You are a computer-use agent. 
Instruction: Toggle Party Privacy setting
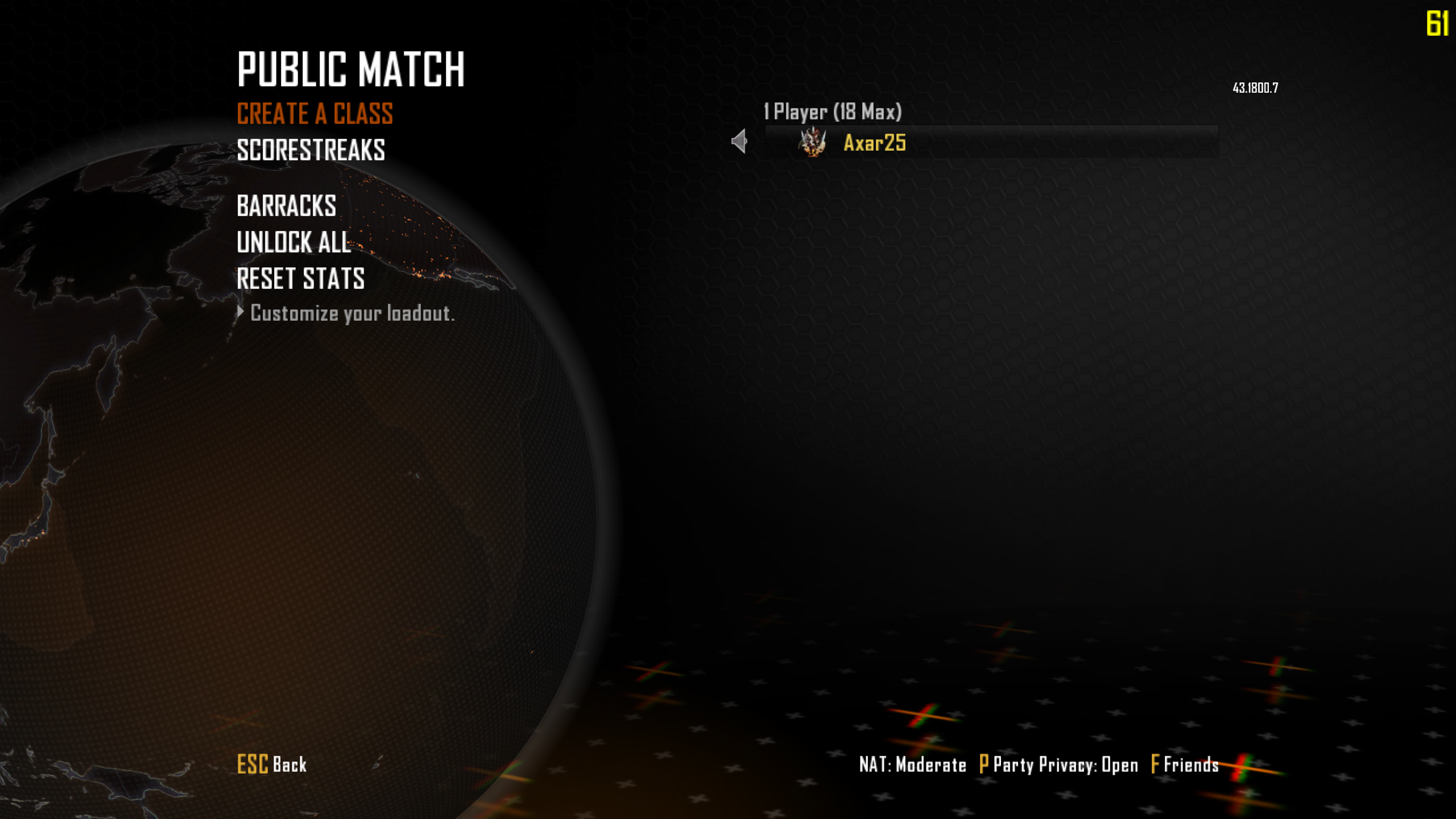pyautogui.click(x=1058, y=765)
